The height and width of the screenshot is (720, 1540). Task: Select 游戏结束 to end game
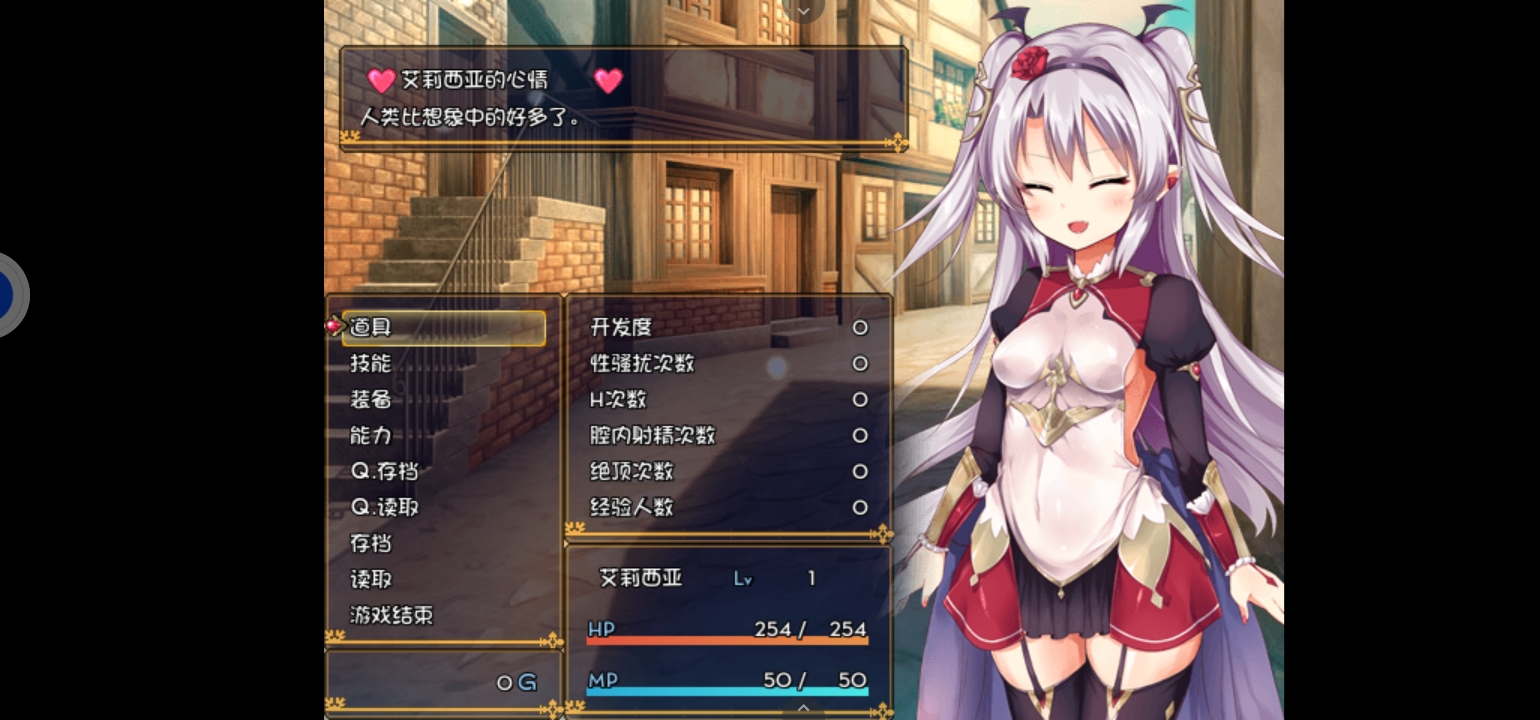point(392,616)
